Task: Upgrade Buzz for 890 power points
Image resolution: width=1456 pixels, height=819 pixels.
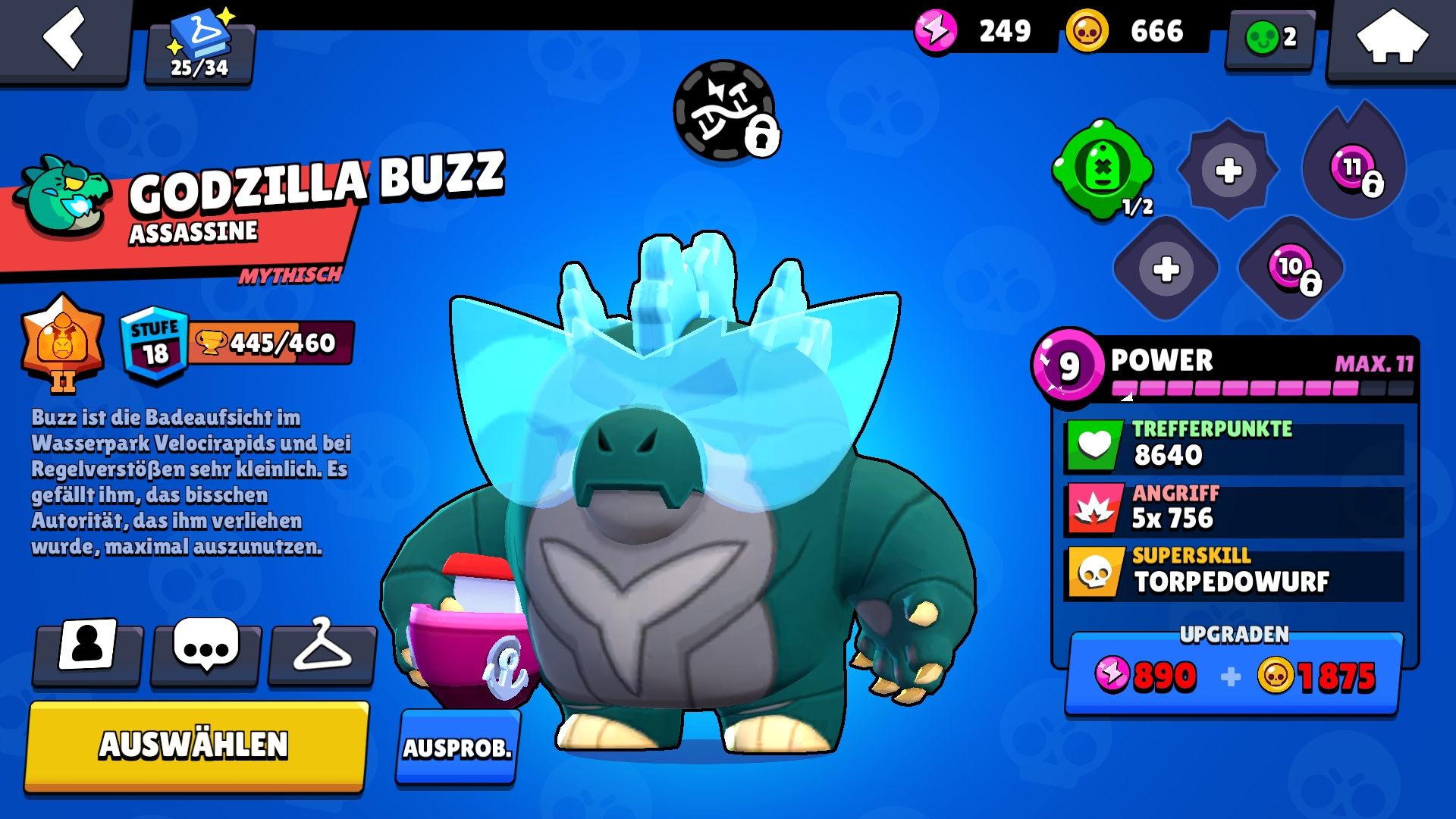Action: point(1234,675)
